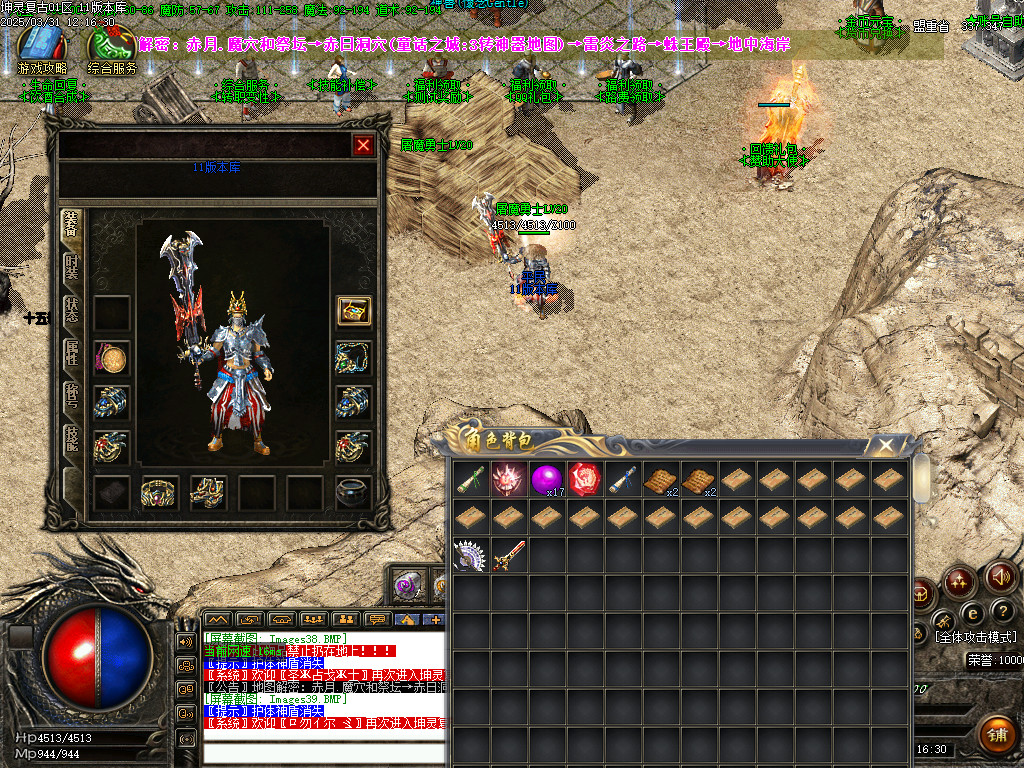Screen dimensions: 1024x768
Task: Select the black pot equipment slot
Action: pyautogui.click(x=354, y=492)
